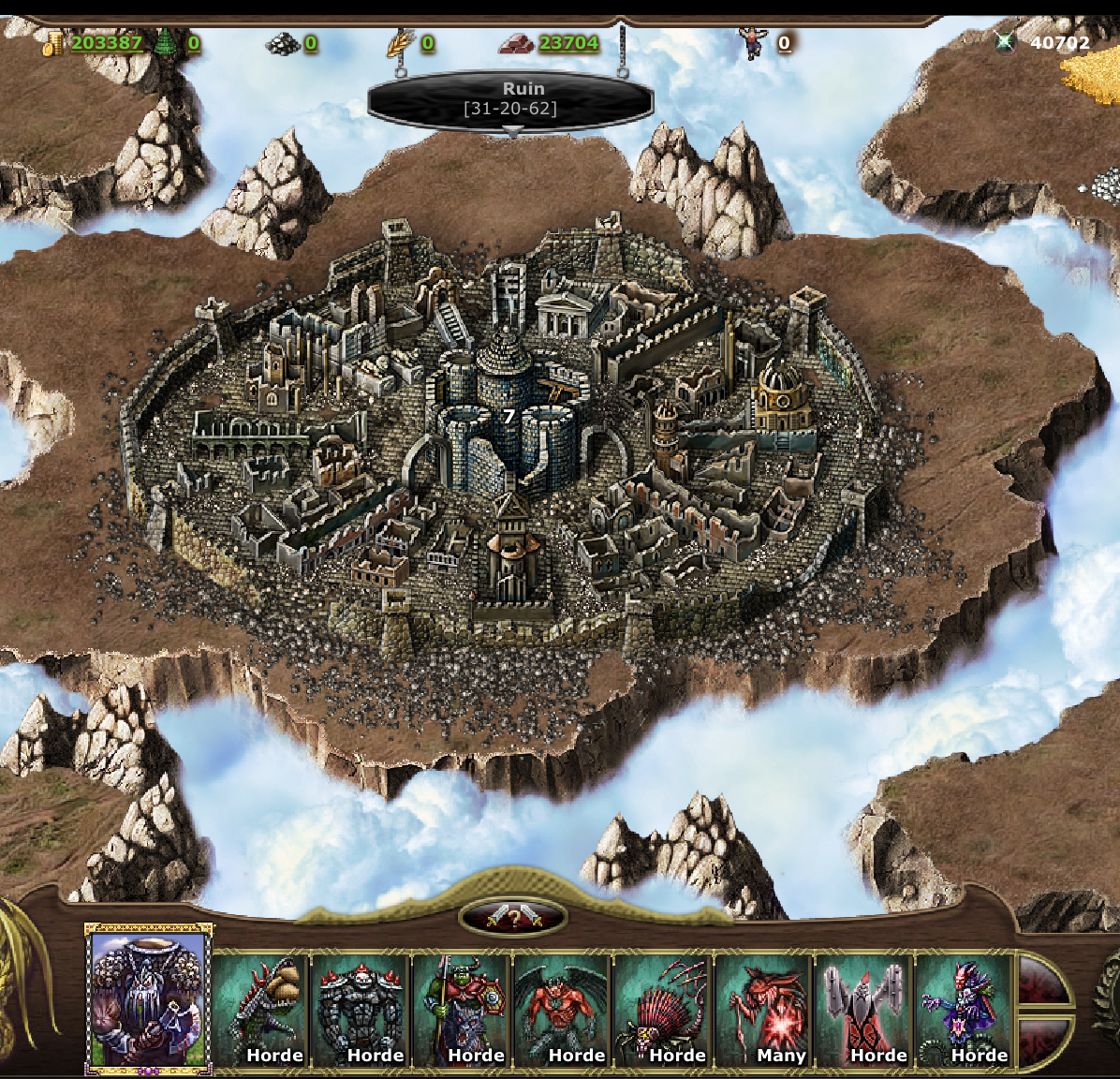Select the gray winged gargoyle unit slot
The height and width of the screenshot is (1079, 1120).
tap(864, 1010)
